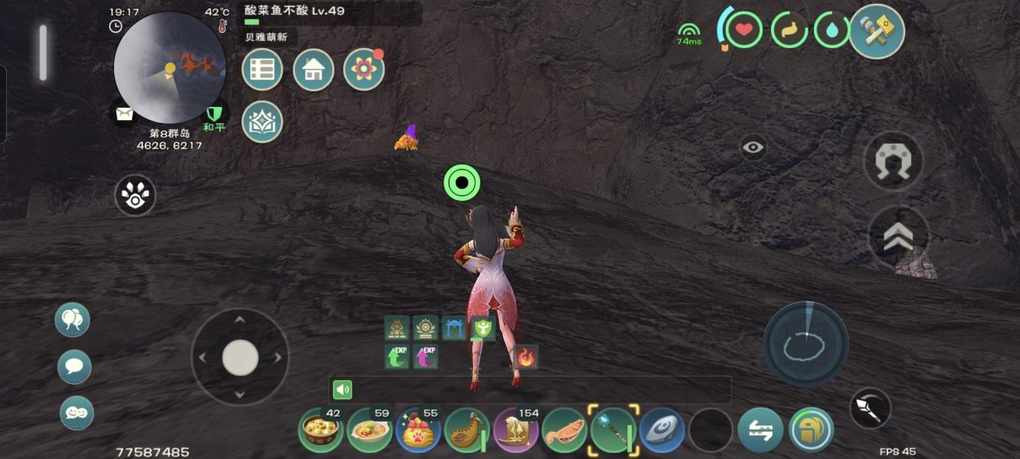The height and width of the screenshot is (459, 1020).
Task: Open the circular minimap
Action: click(x=168, y=69)
